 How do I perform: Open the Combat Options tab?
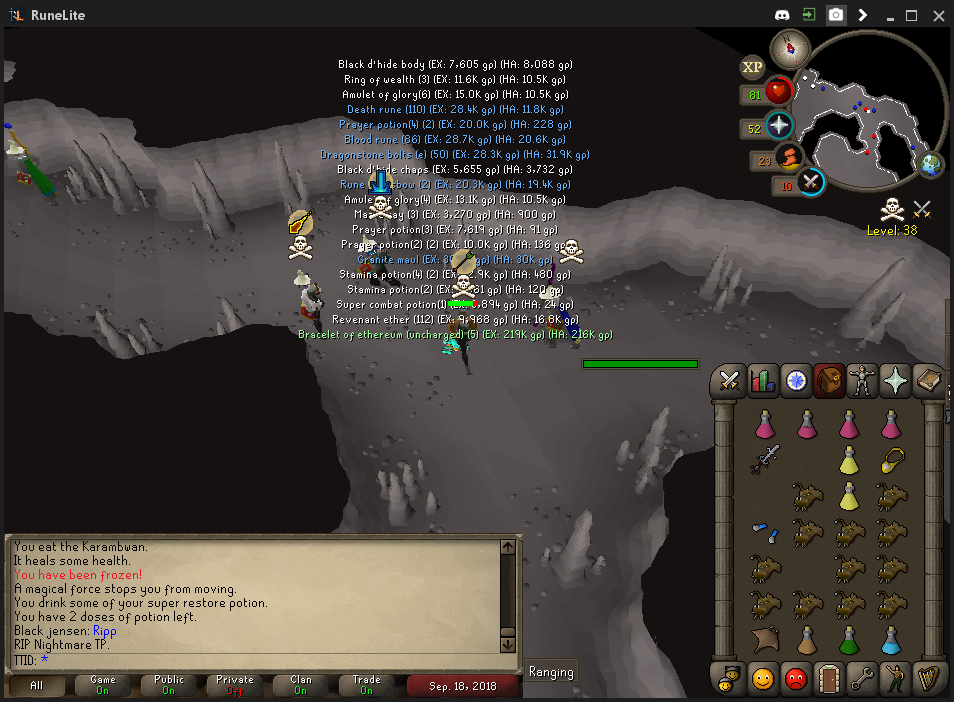[x=730, y=380]
